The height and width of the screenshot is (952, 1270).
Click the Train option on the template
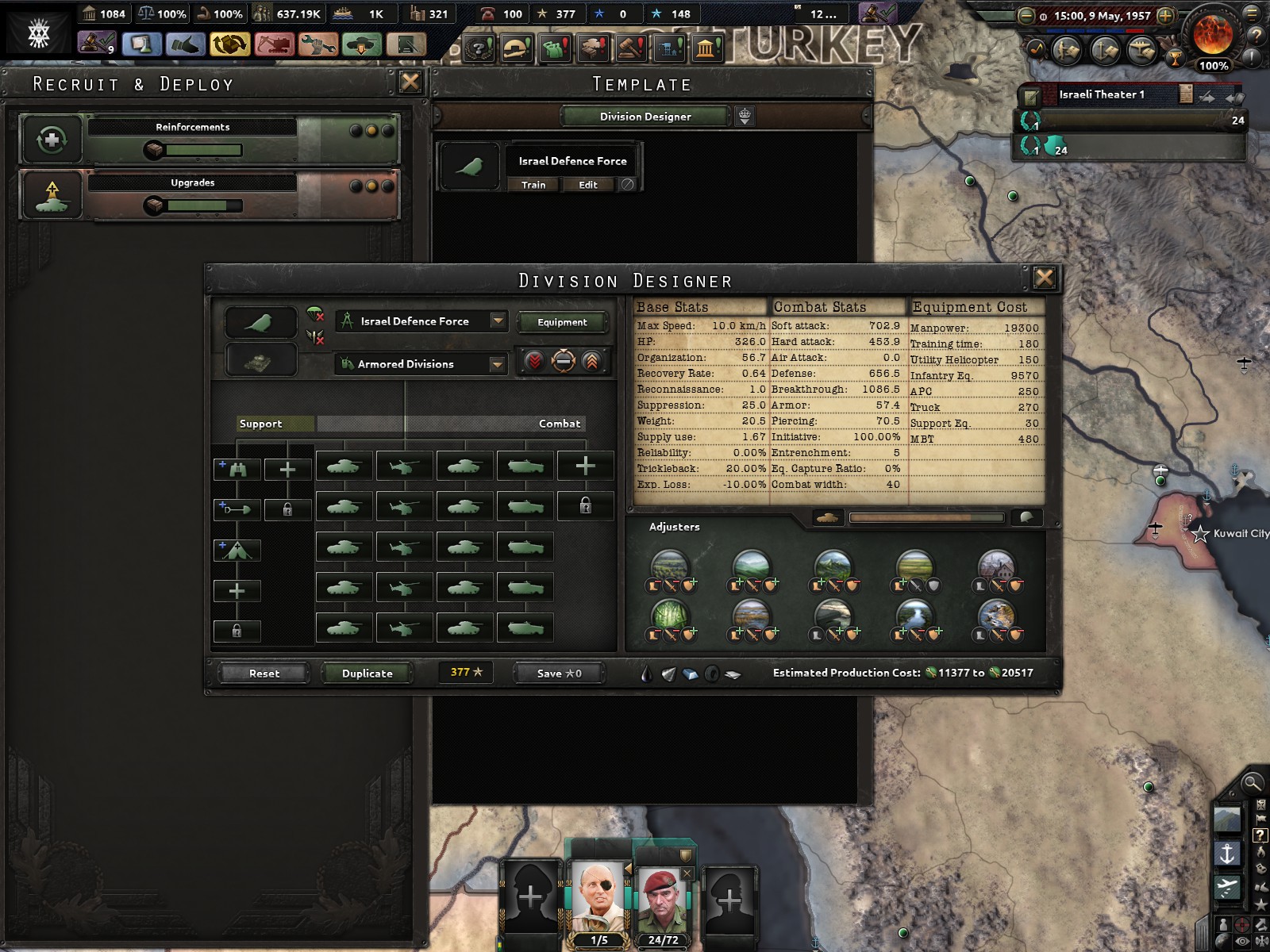coord(533,185)
